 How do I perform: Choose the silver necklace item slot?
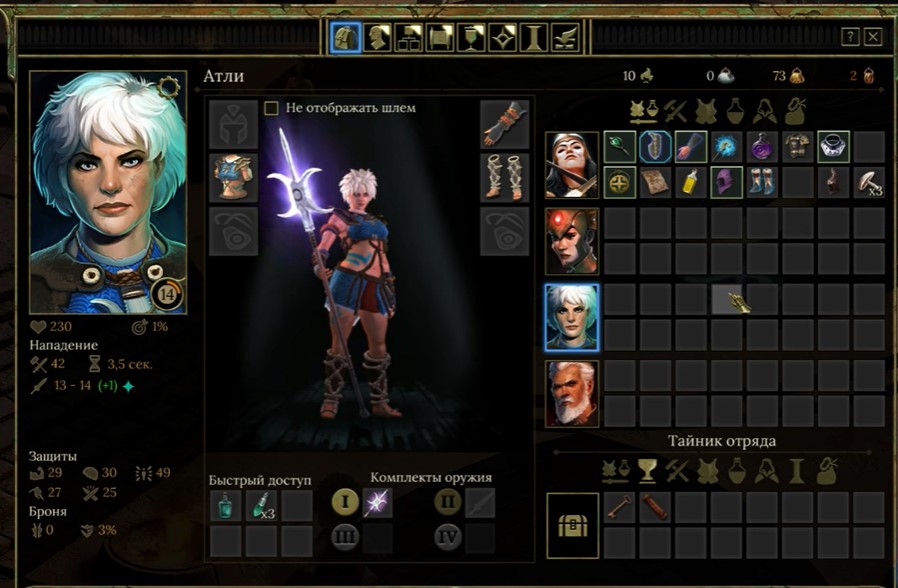click(x=833, y=147)
